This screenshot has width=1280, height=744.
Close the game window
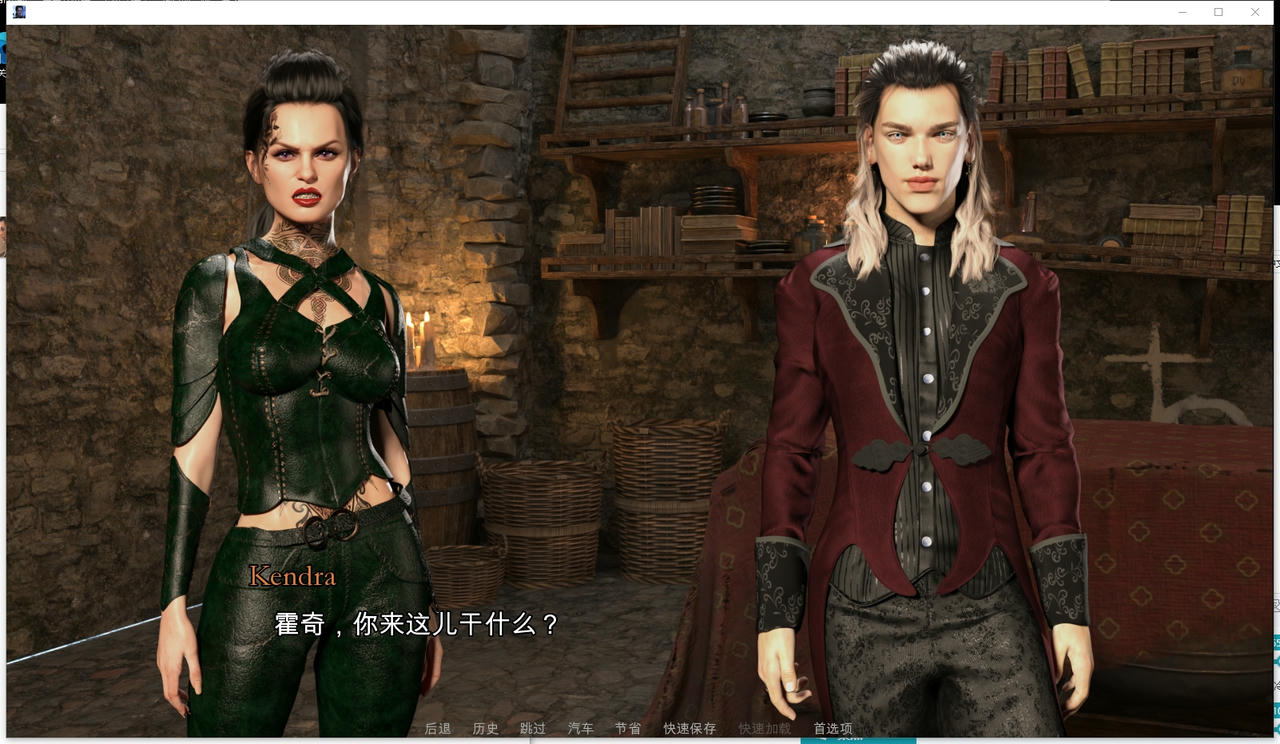click(x=1255, y=11)
